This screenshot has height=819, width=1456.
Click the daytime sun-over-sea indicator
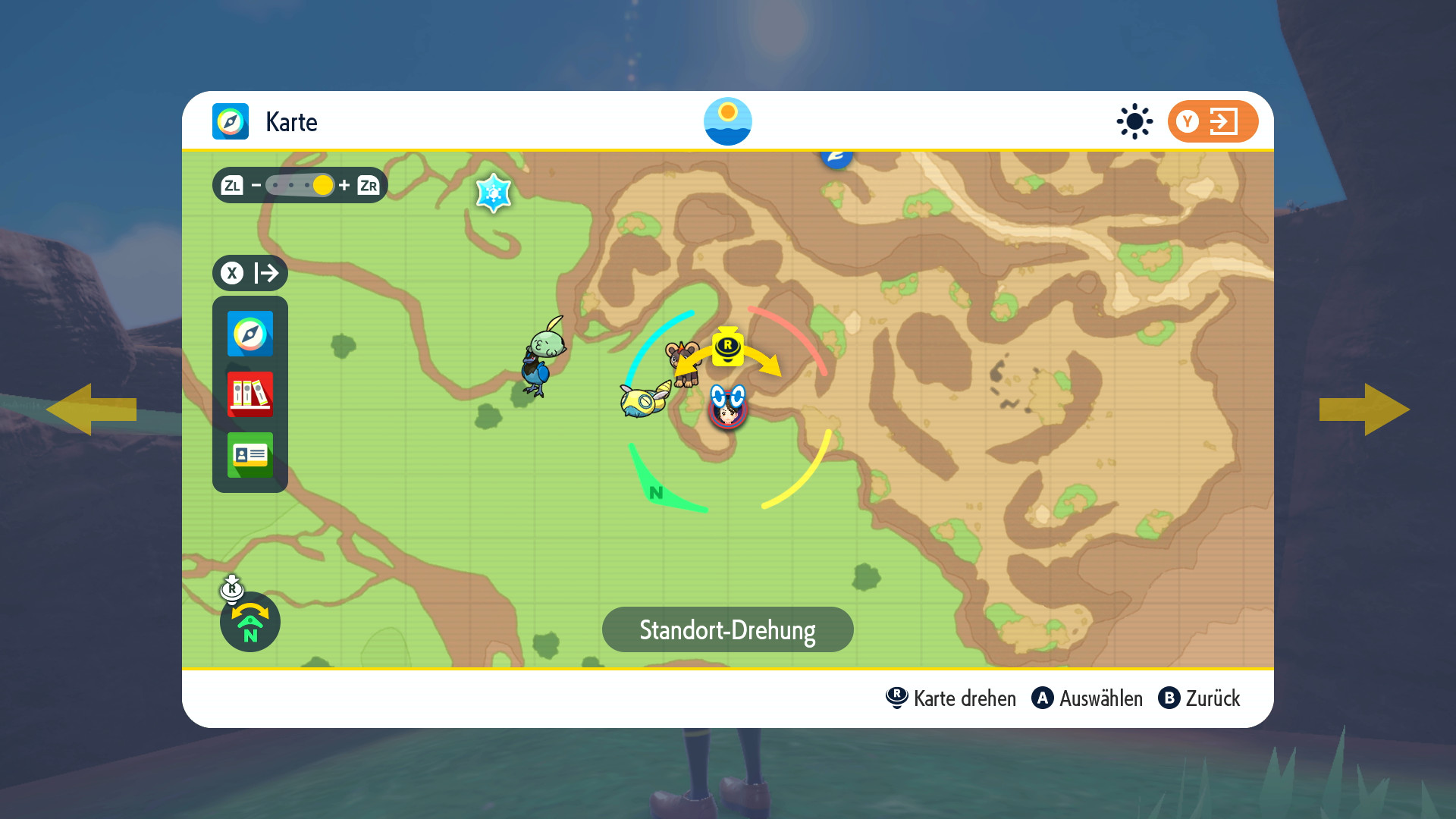tap(728, 121)
